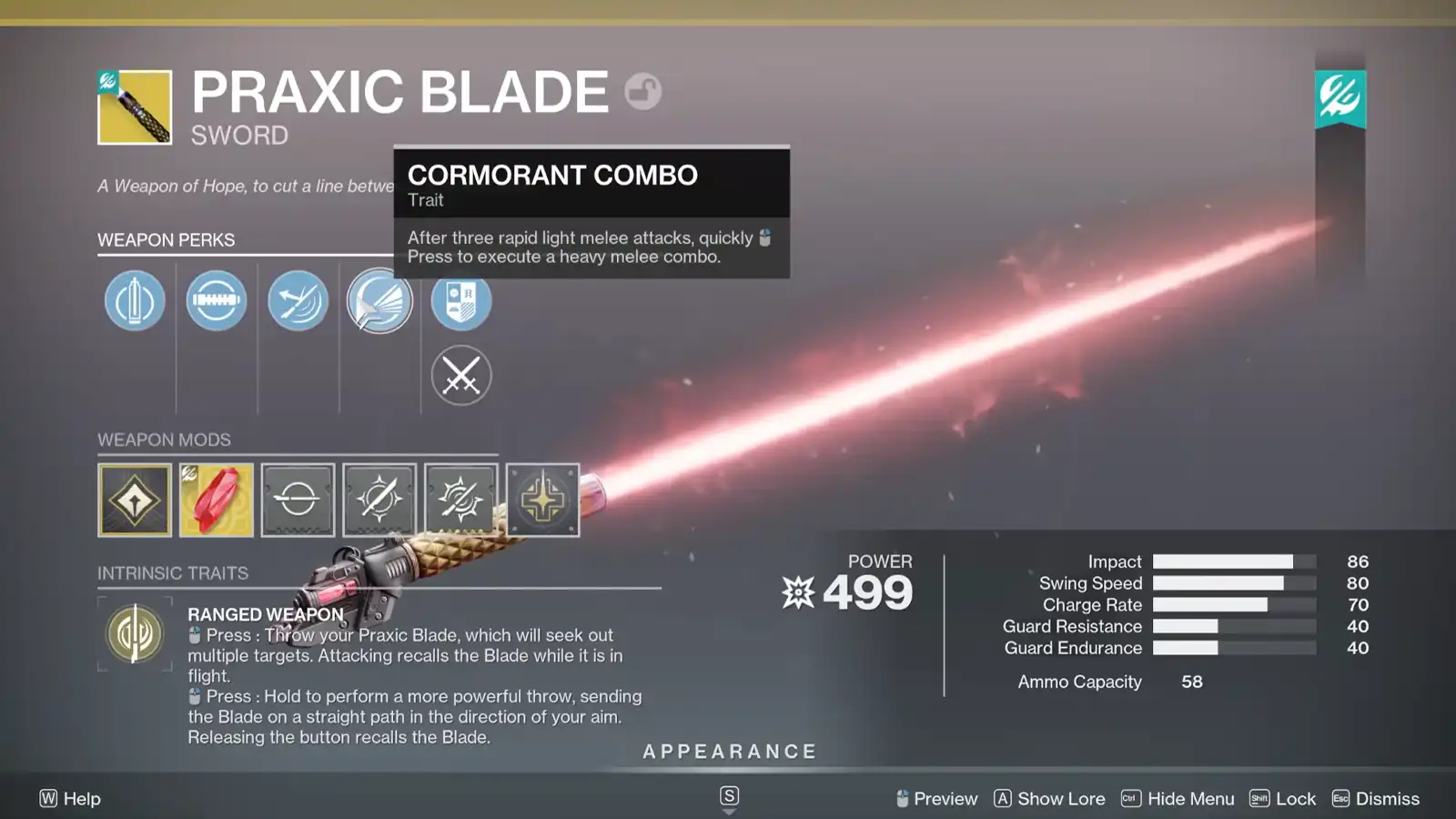Click the weapon class emblem on the teal banner

(x=1339, y=98)
